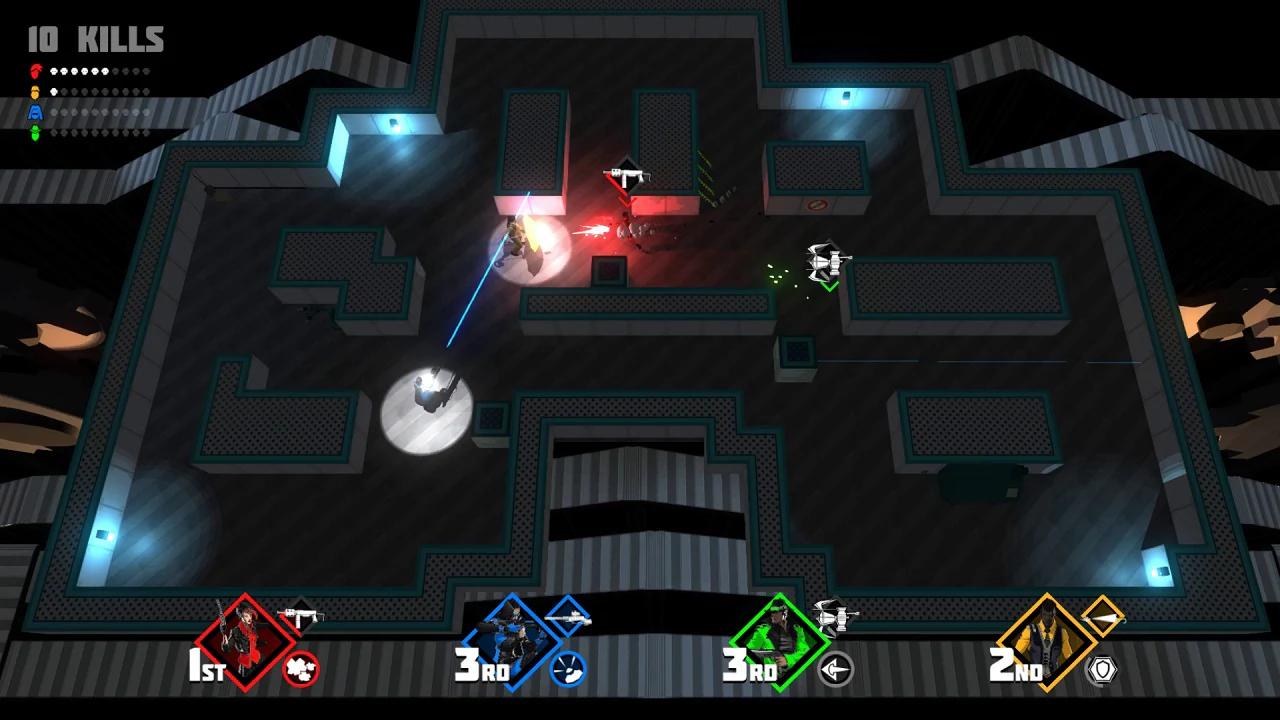The width and height of the screenshot is (1280, 720).
Task: Toggle the yellow player's first skull pip
Action: click(54, 91)
